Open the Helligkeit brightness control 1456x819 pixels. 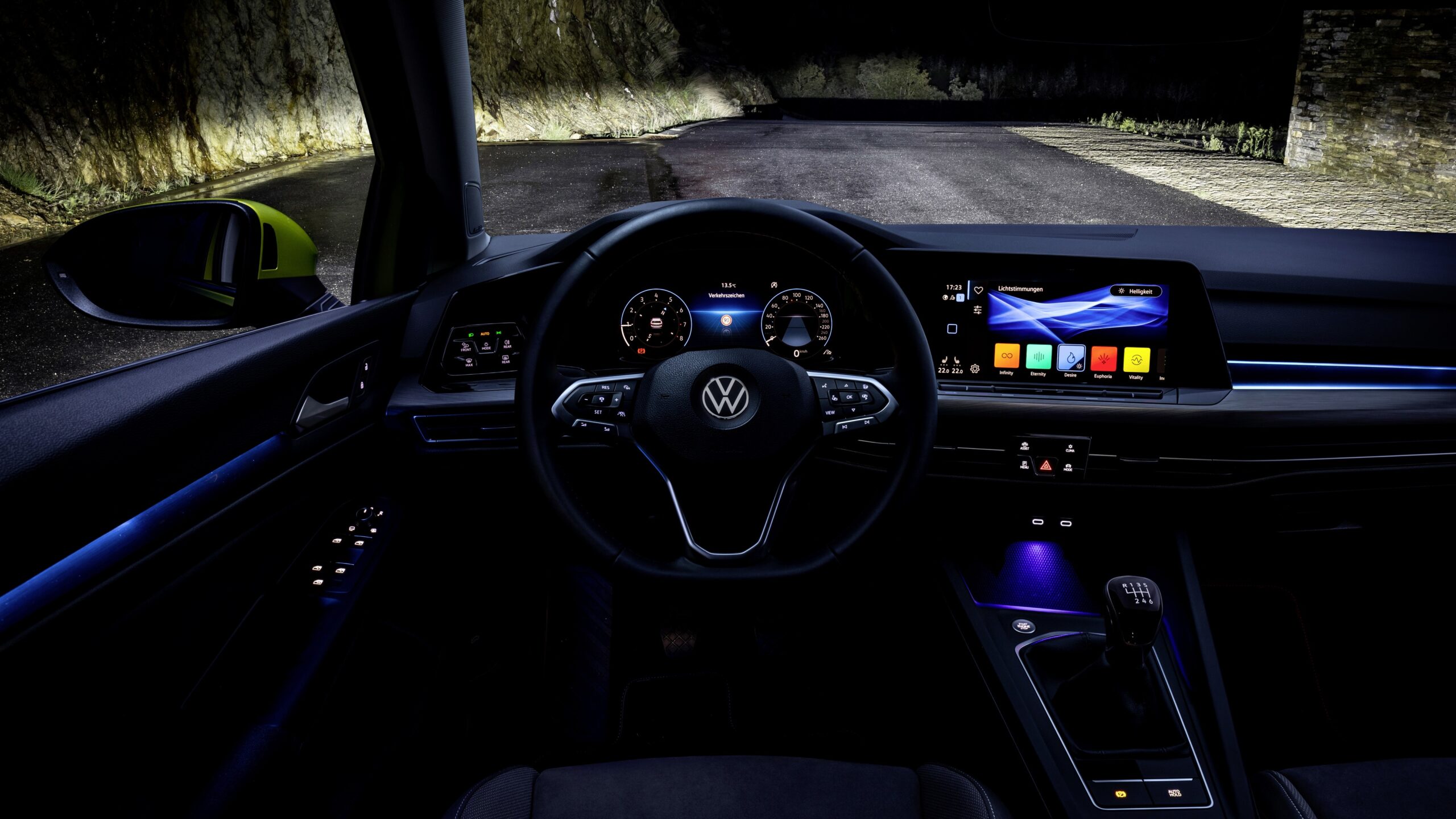tap(1135, 291)
